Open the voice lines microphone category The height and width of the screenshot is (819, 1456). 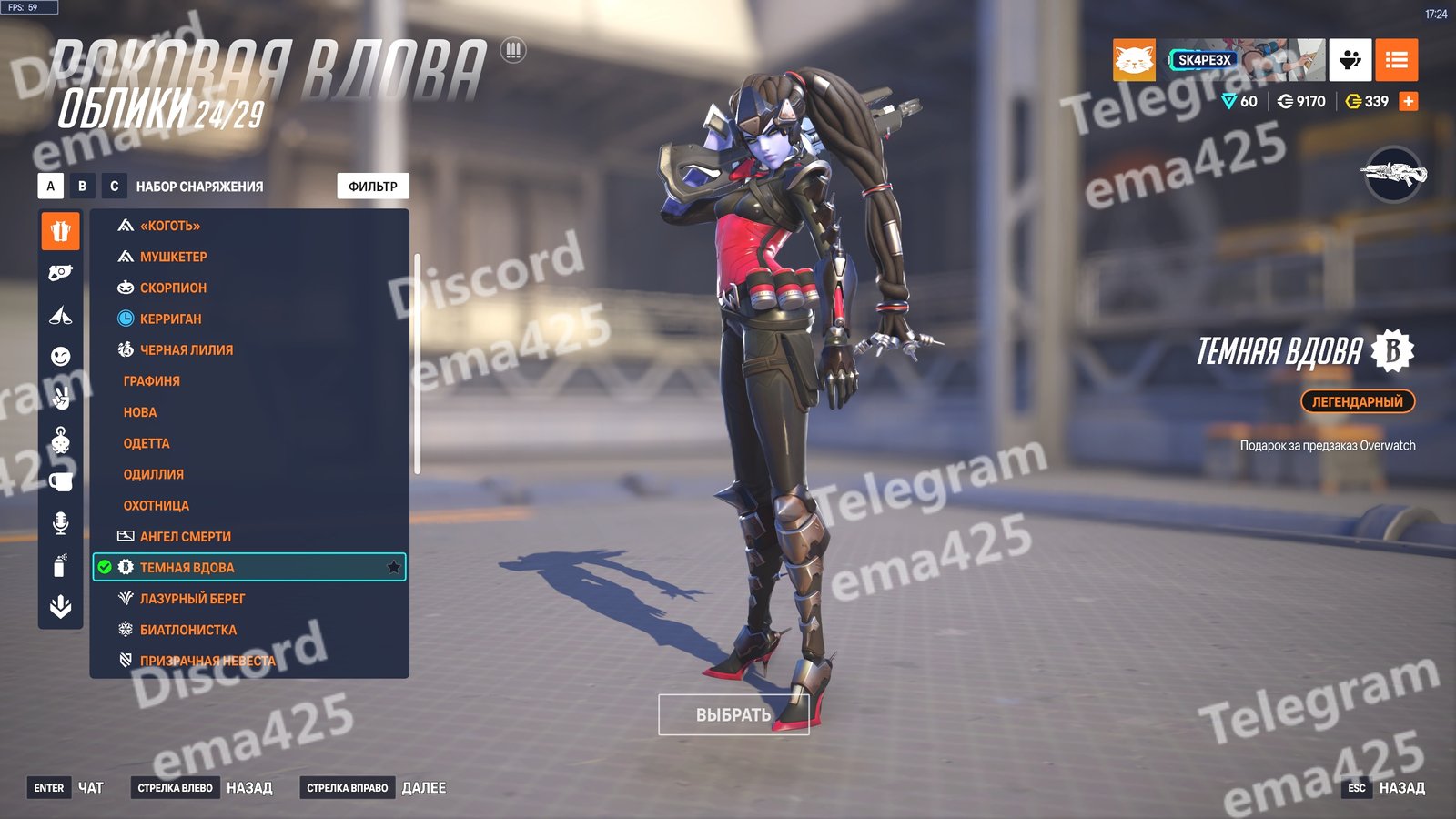tap(60, 523)
